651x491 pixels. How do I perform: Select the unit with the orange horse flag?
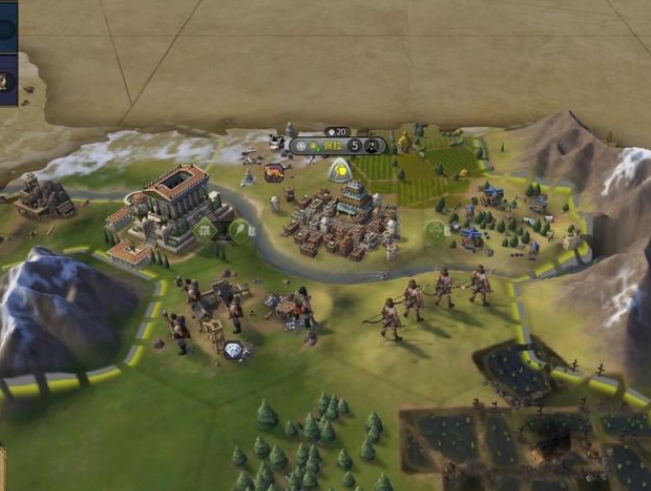(273, 172)
